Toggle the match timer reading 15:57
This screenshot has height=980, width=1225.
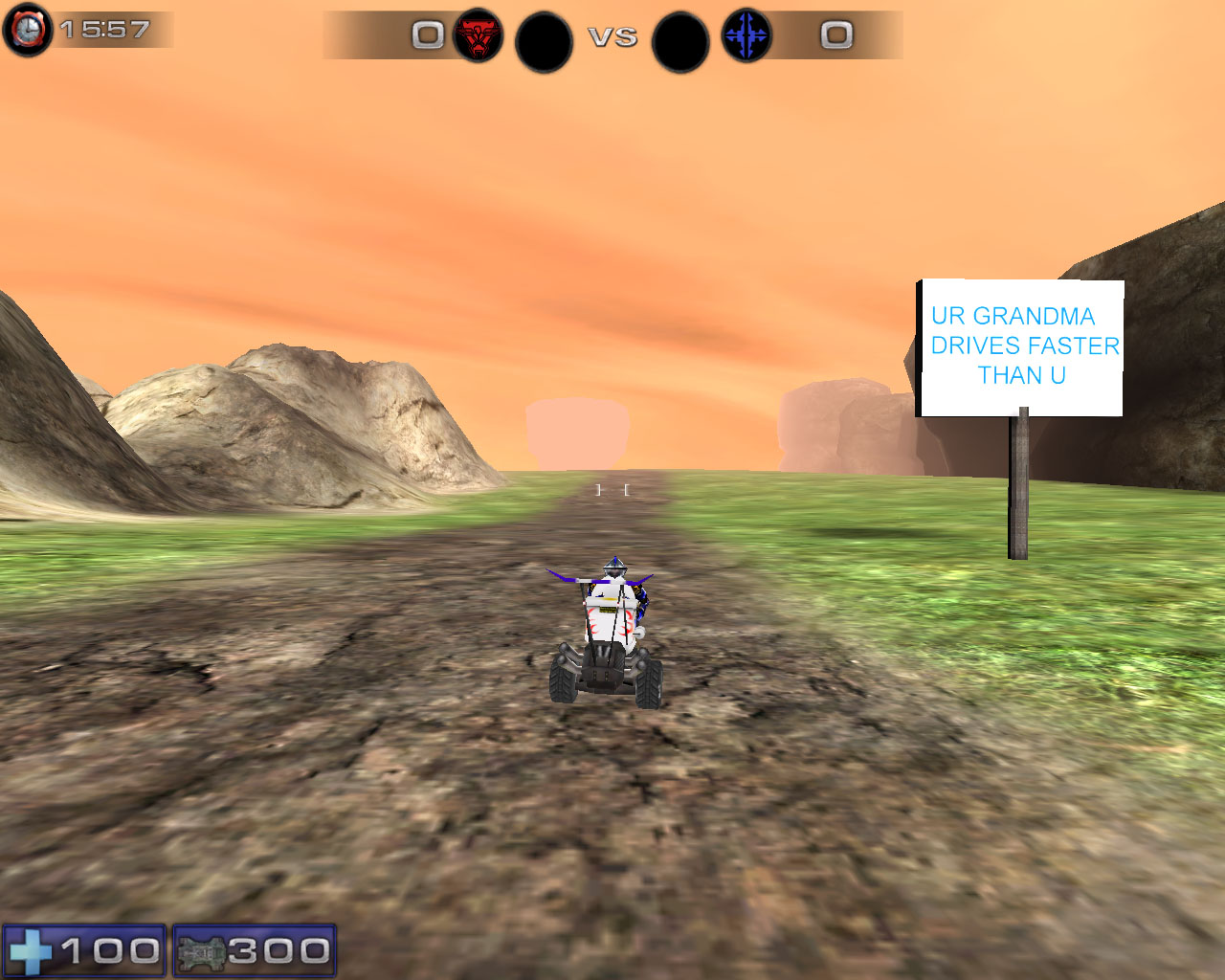(105, 29)
